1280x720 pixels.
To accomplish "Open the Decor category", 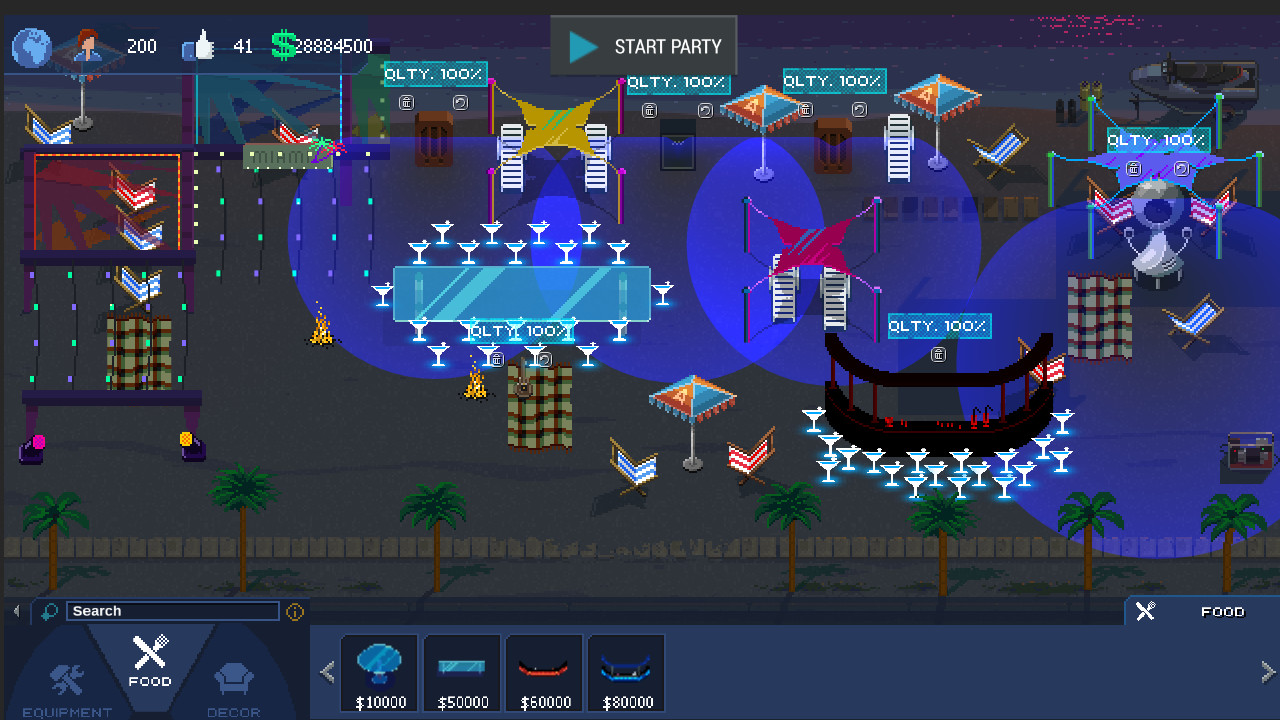I will tap(233, 683).
